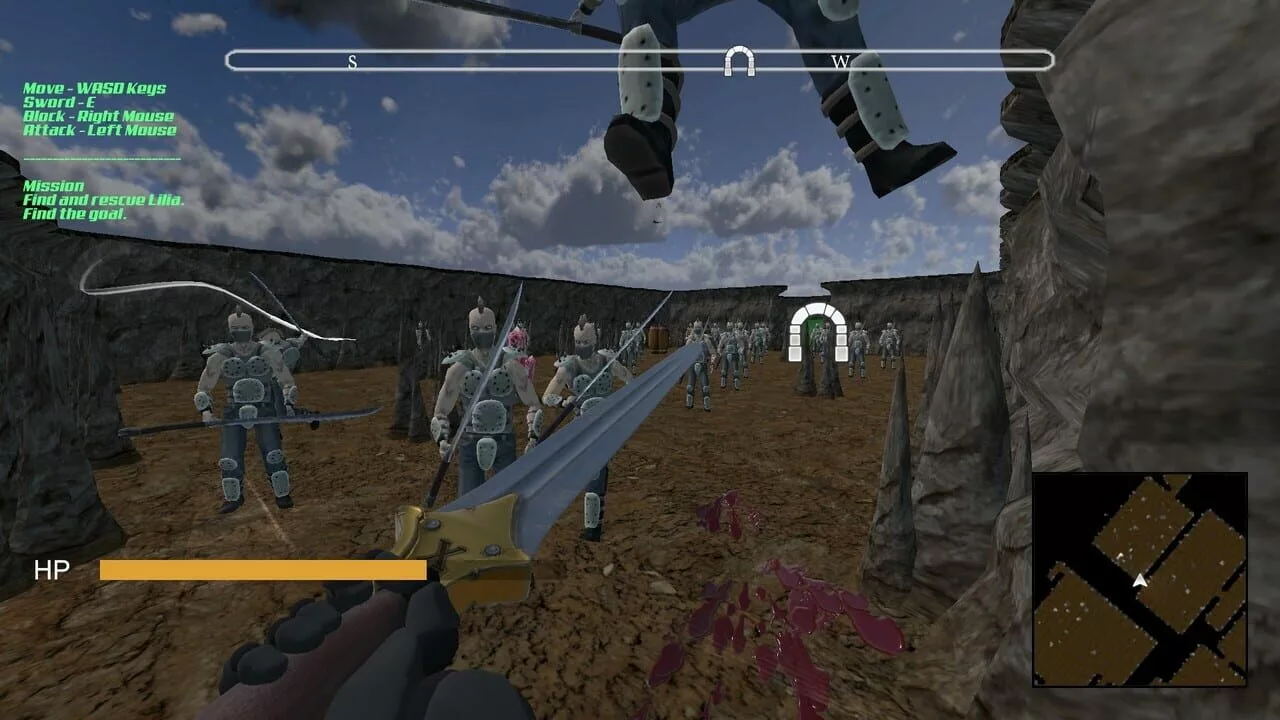Image resolution: width=1280 pixels, height=720 pixels.
Task: Select the goal arch marker on the compass bar
Action: (x=739, y=61)
